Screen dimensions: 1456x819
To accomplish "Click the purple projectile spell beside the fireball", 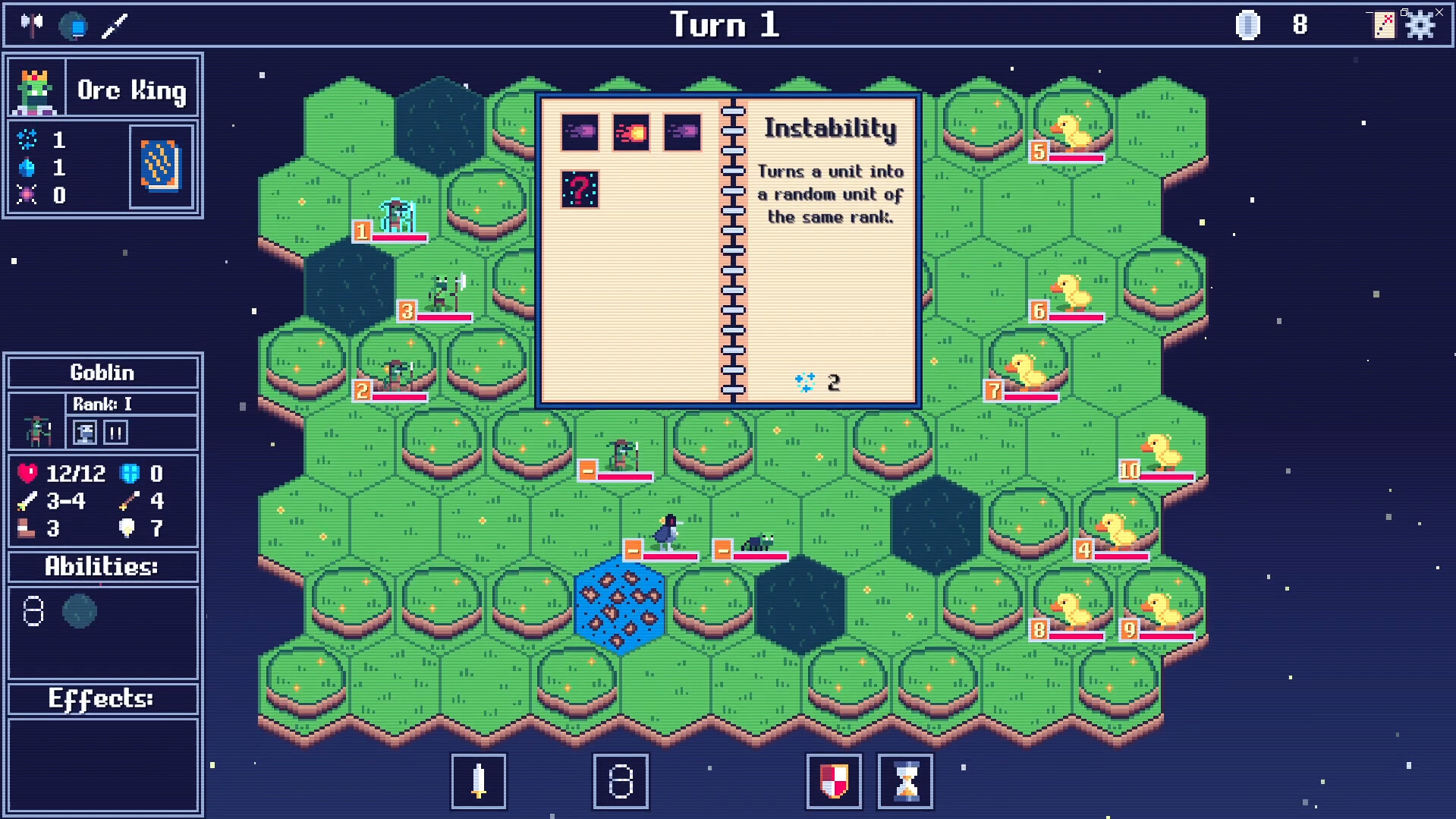I will [578, 133].
